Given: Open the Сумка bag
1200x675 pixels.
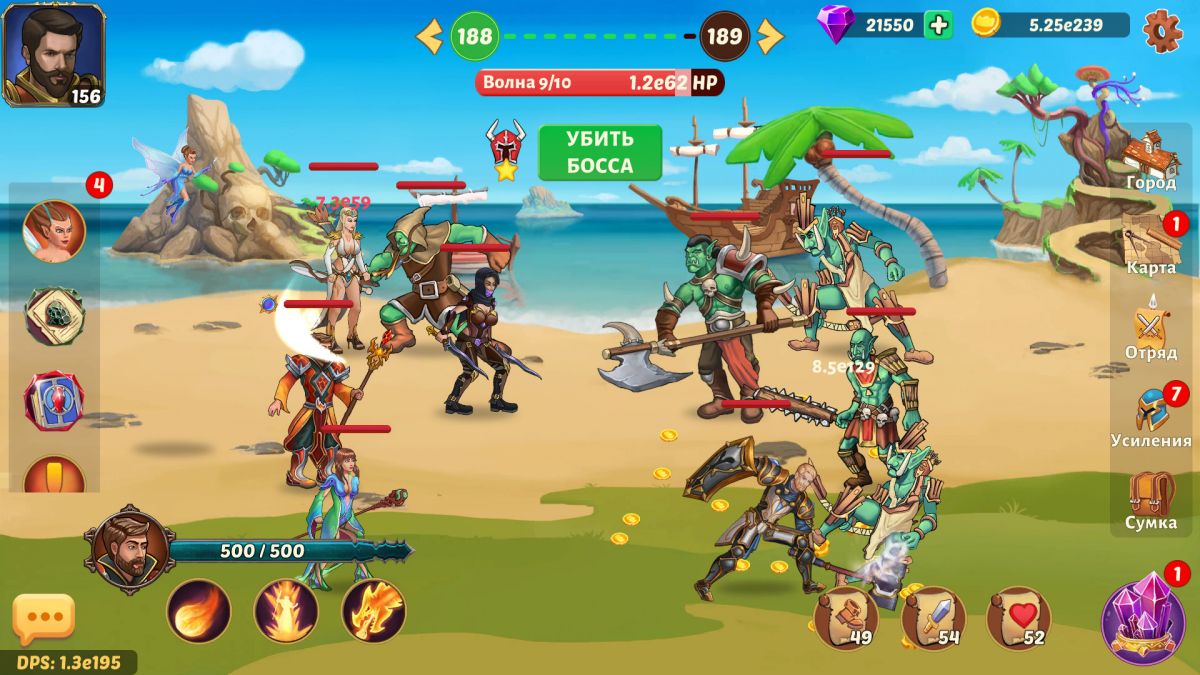Looking at the screenshot, I should coord(1151,500).
